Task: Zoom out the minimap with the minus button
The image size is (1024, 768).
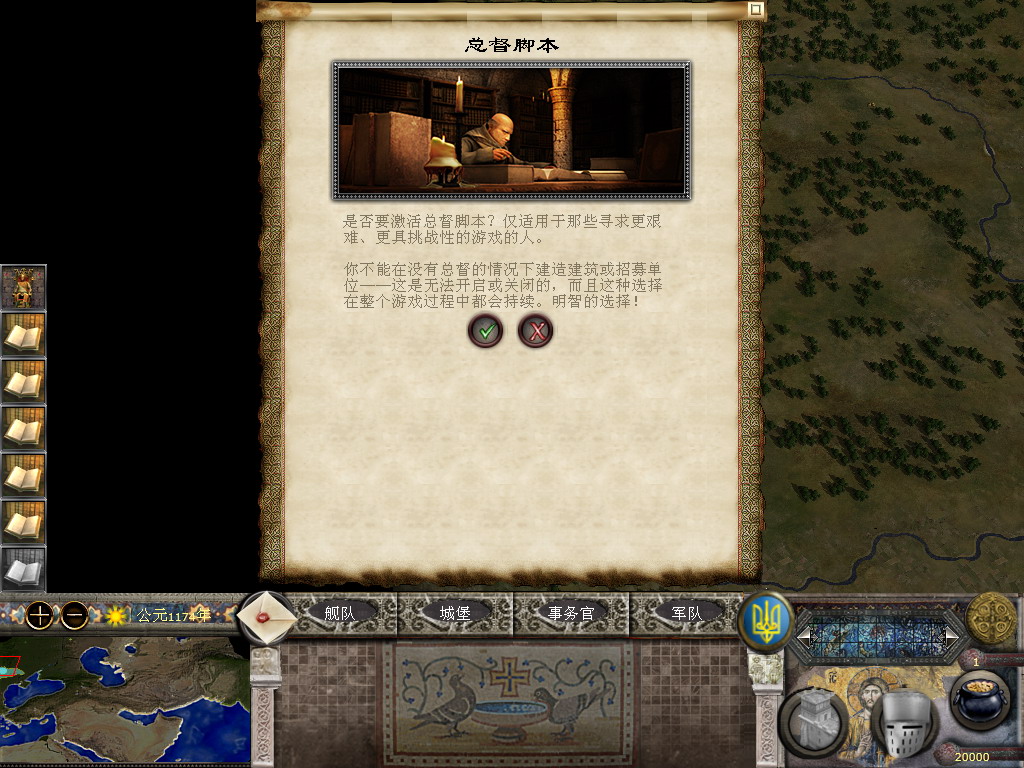Action: [x=74, y=615]
